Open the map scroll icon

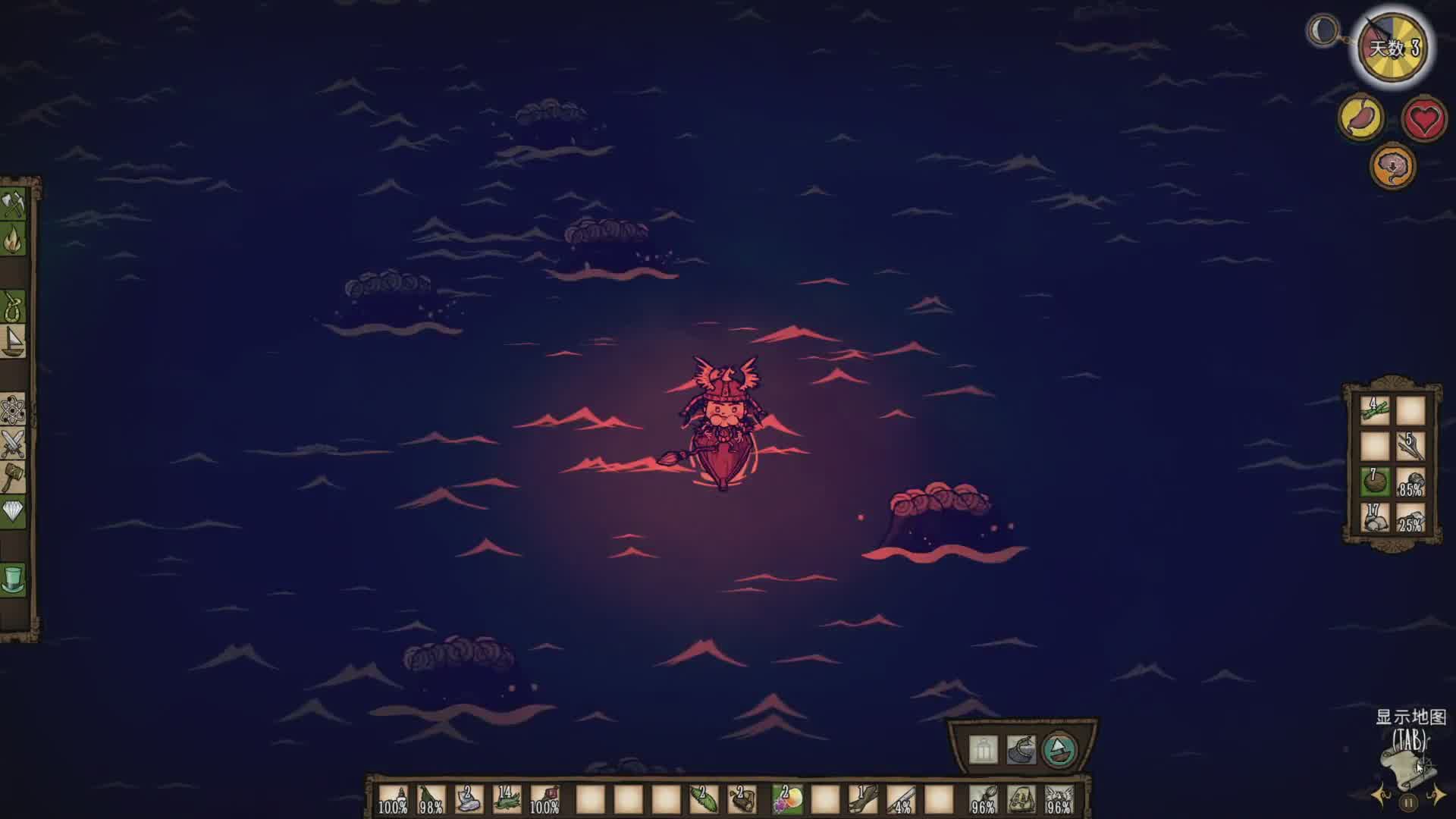point(1408,766)
